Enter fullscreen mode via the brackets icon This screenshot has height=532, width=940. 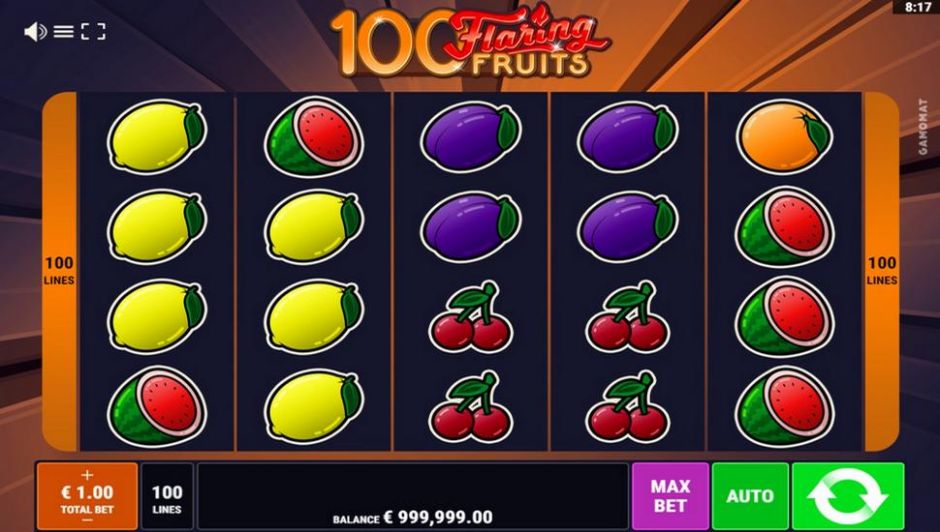[x=93, y=32]
